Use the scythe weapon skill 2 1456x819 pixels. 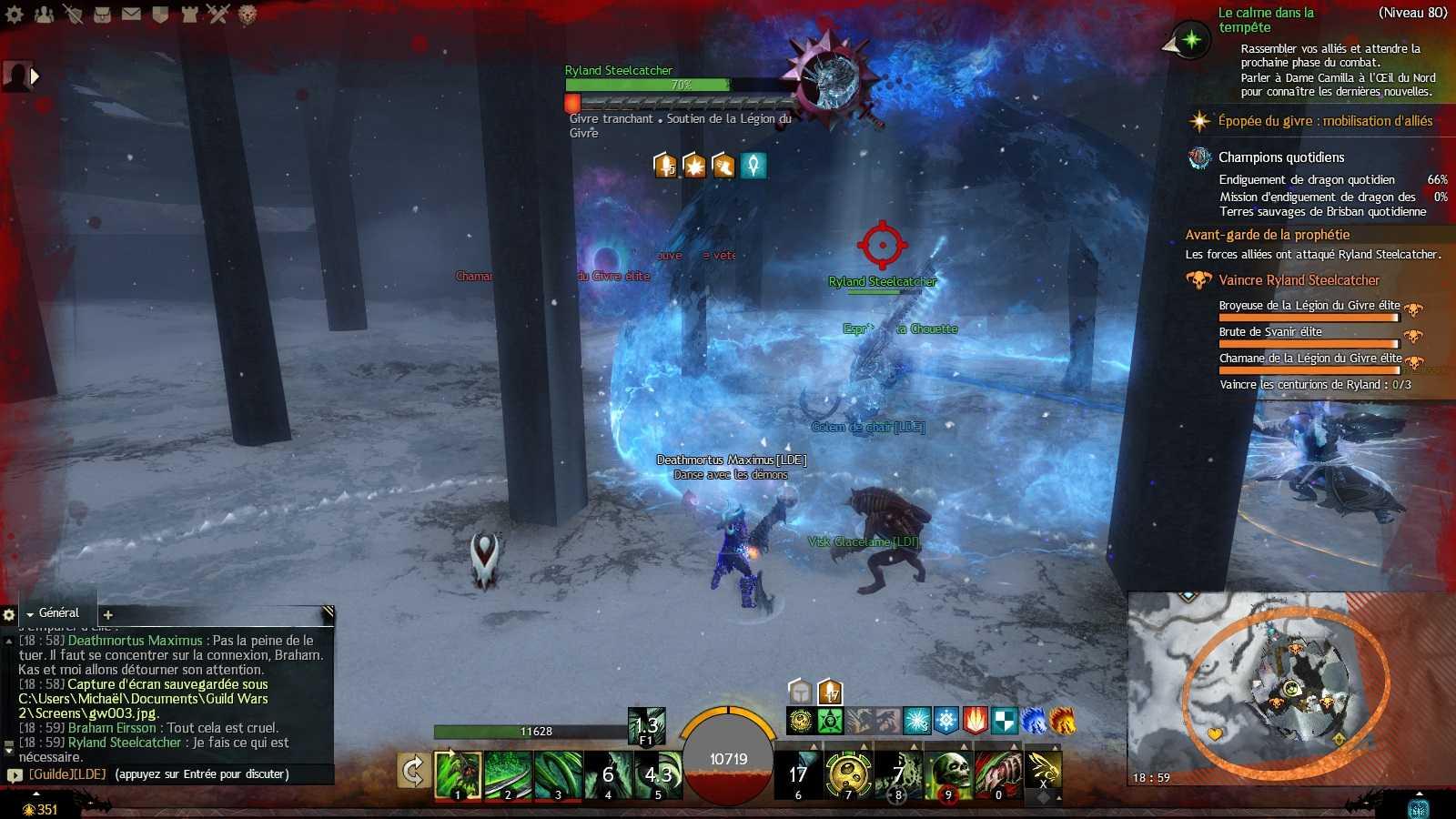tap(508, 774)
